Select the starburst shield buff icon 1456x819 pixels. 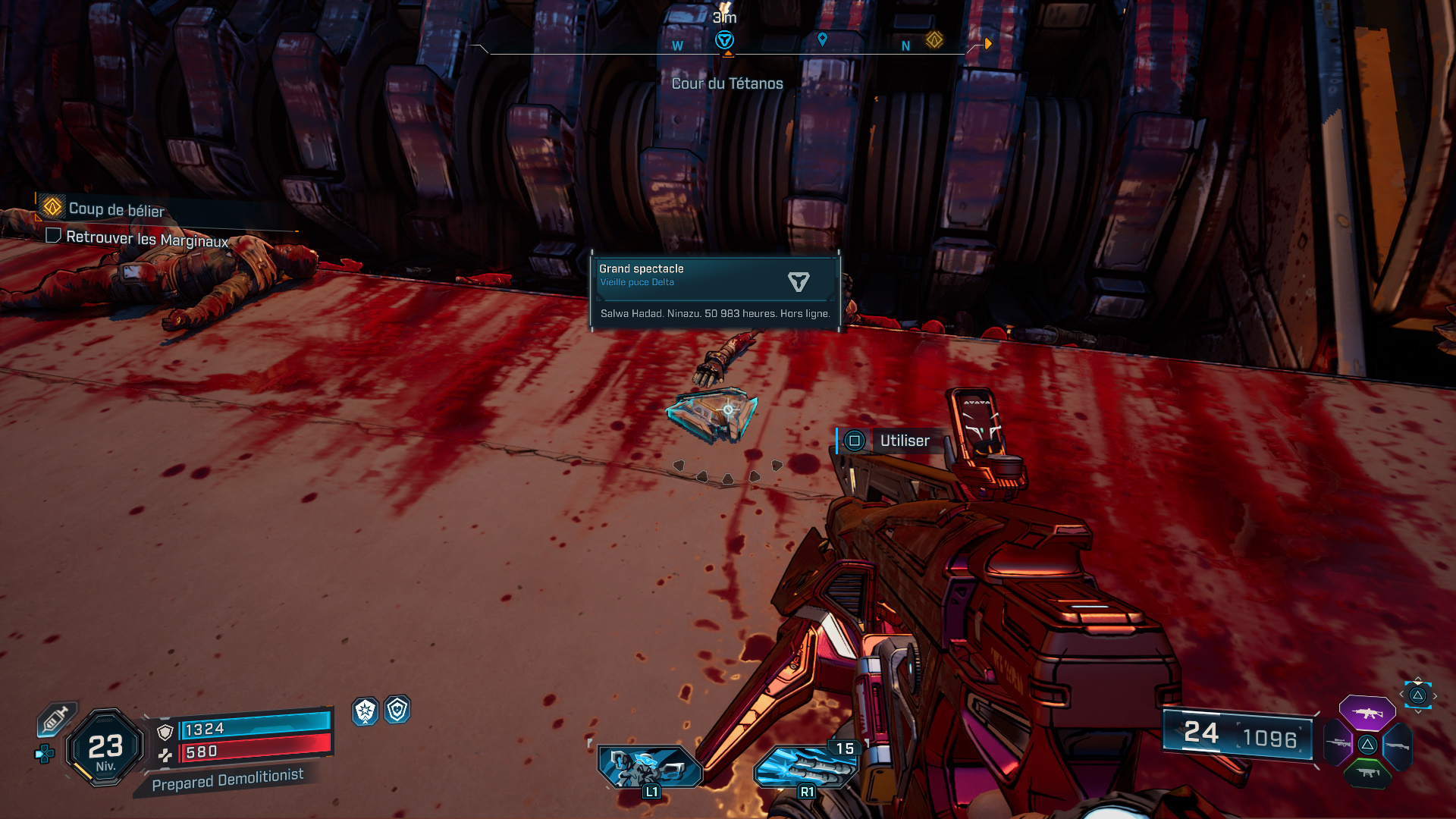pos(365,711)
